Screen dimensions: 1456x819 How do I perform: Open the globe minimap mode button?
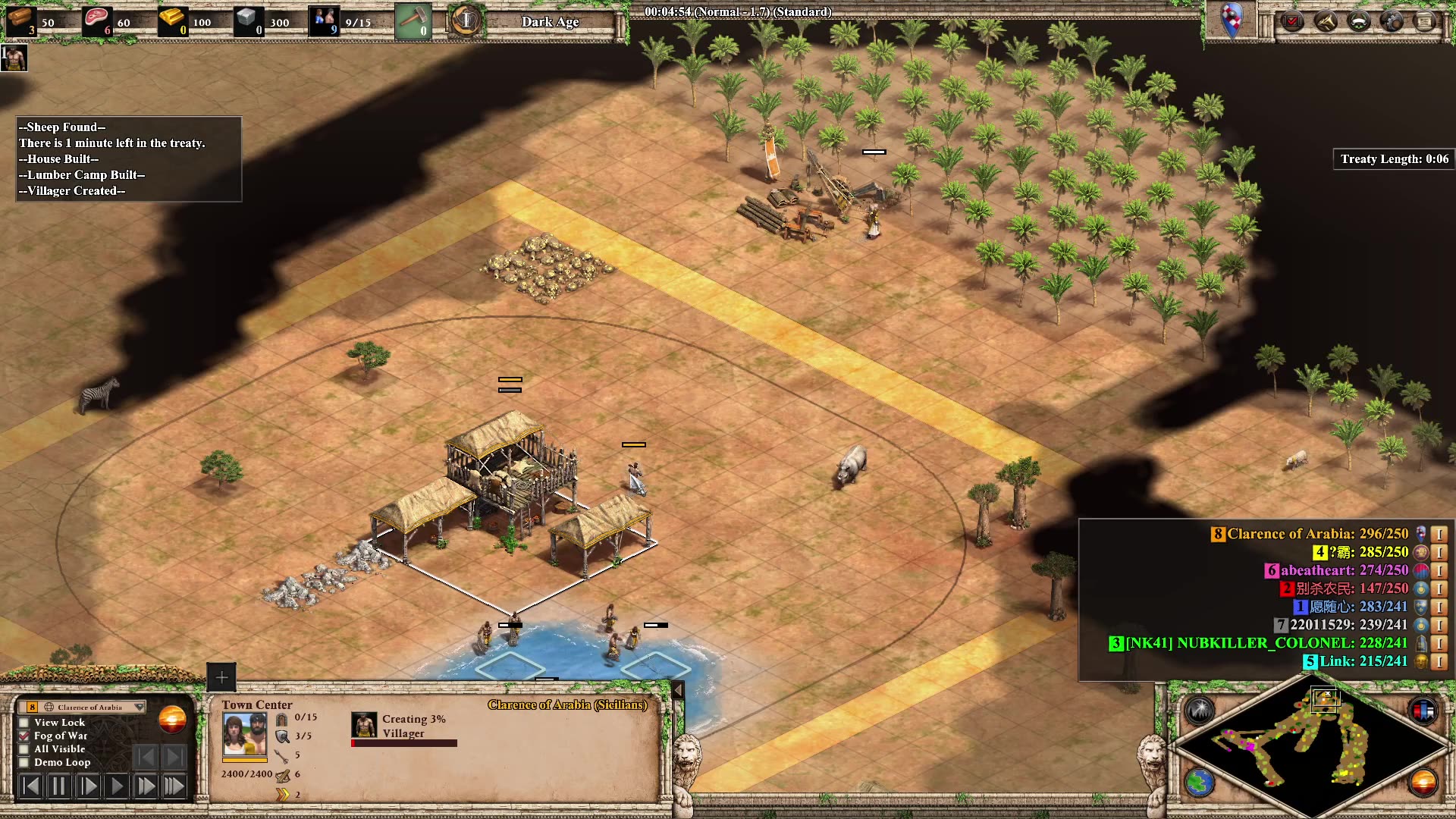tap(1200, 783)
